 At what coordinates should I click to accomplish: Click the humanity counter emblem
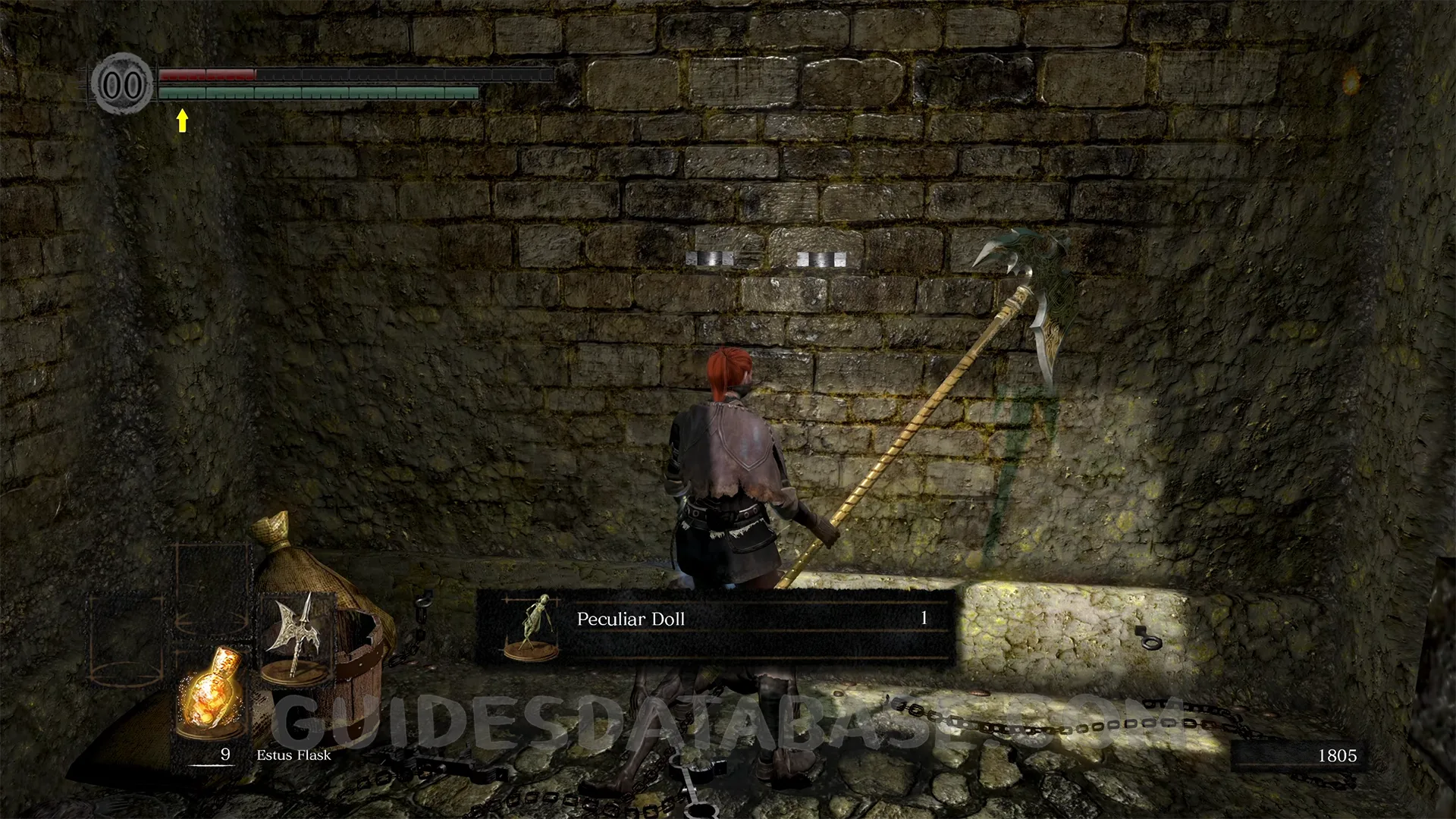click(122, 83)
